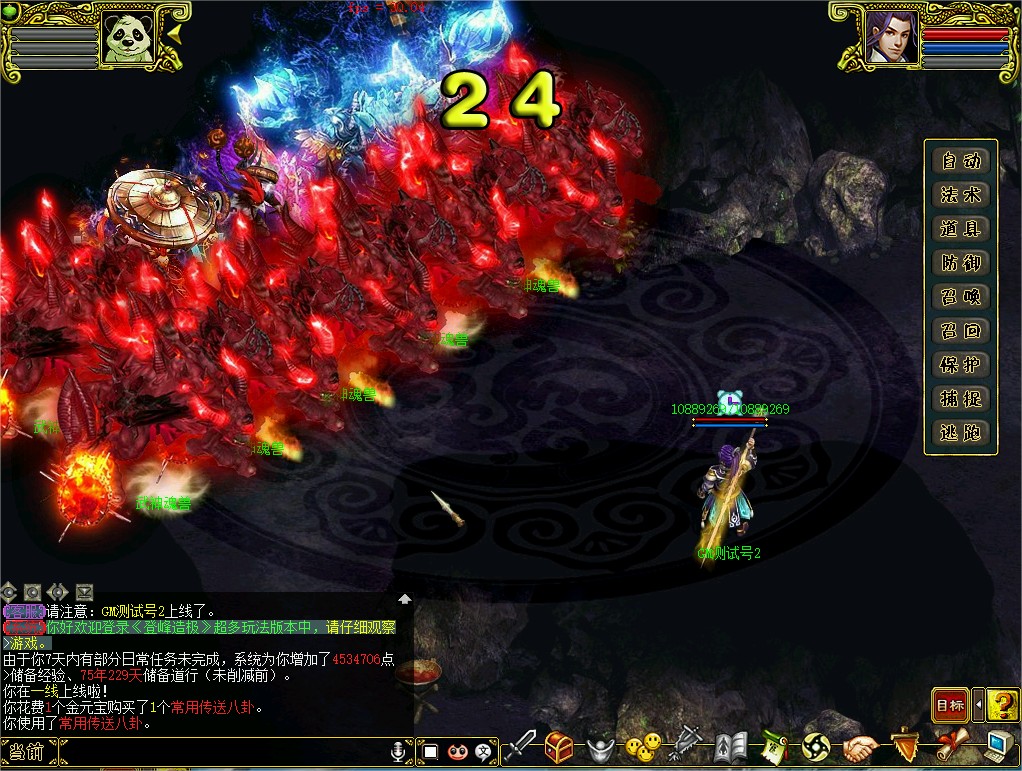Select the 保护 protect command
The image size is (1022, 771).
pyautogui.click(x=960, y=365)
